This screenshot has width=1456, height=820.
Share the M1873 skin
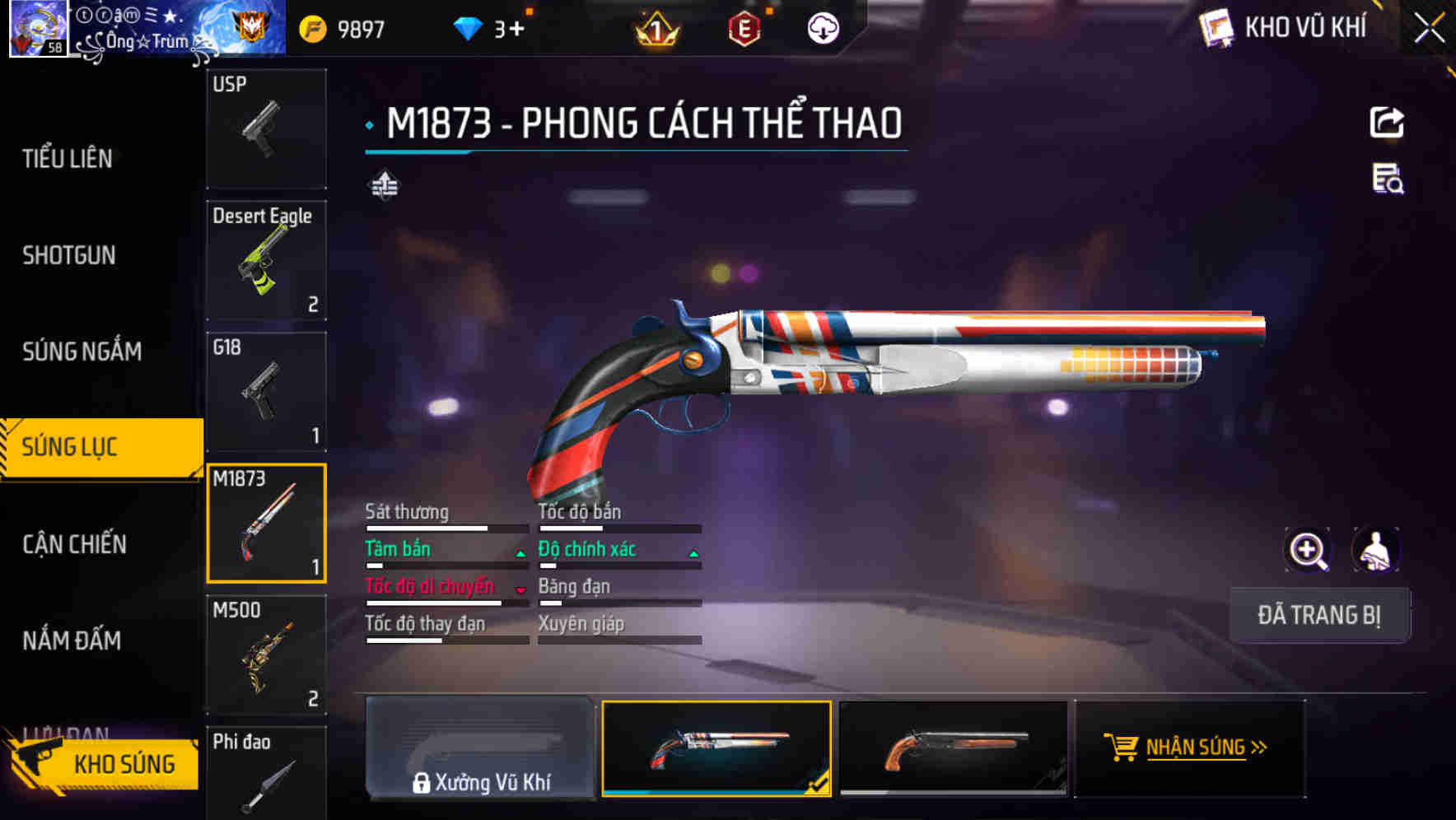tap(1387, 123)
